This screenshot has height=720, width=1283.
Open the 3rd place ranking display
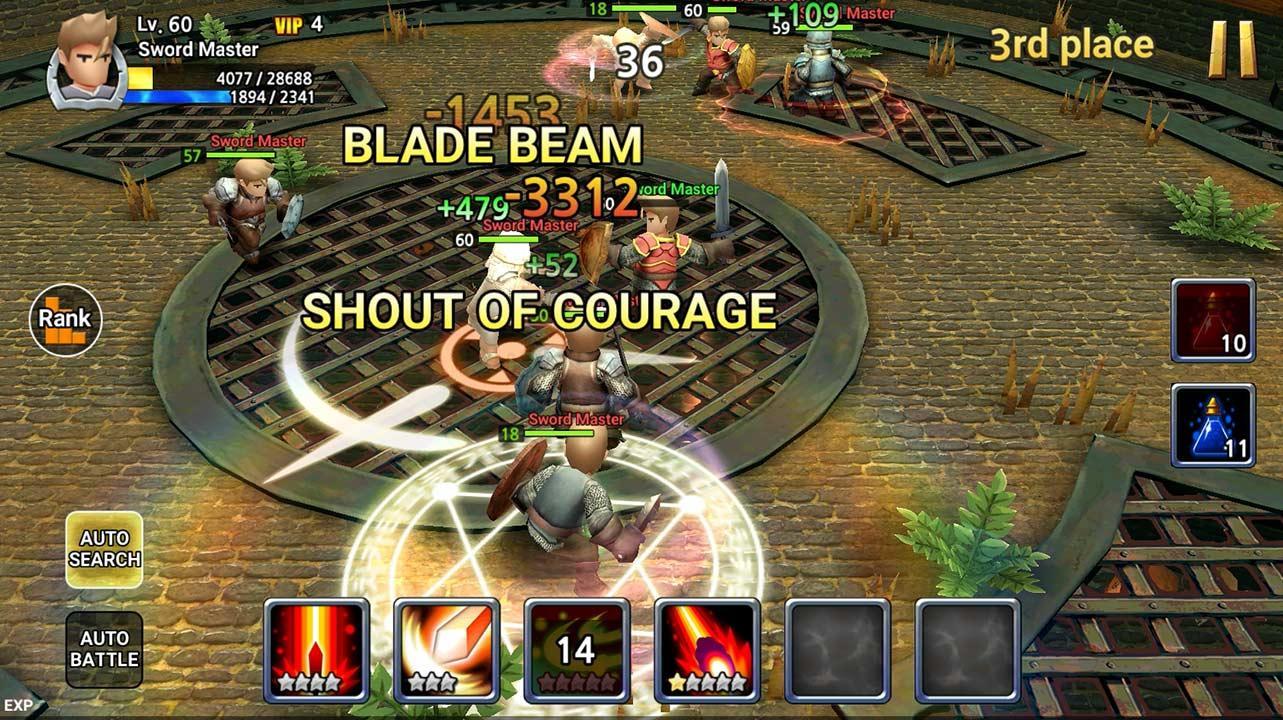coord(1072,44)
